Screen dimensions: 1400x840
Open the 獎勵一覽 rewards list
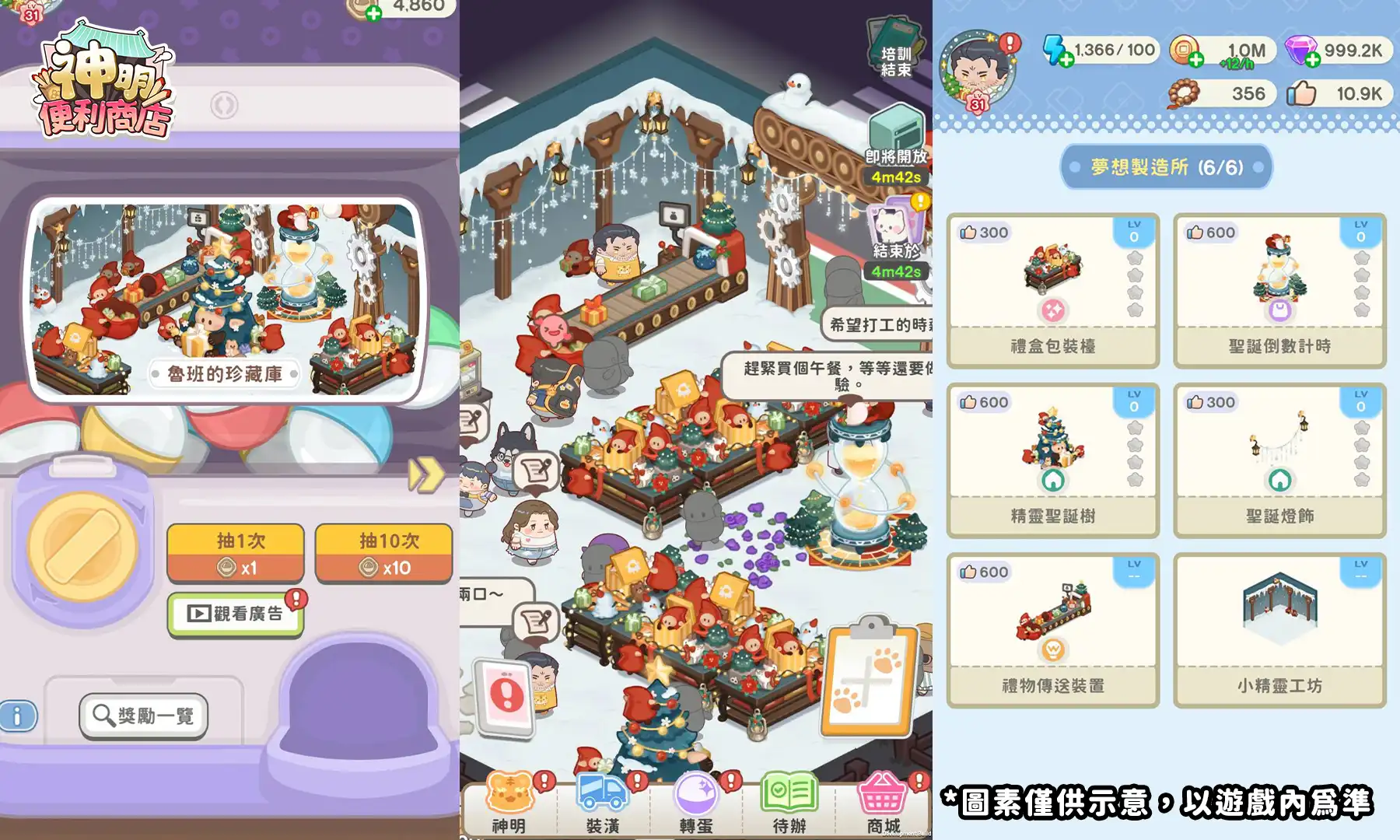(144, 716)
